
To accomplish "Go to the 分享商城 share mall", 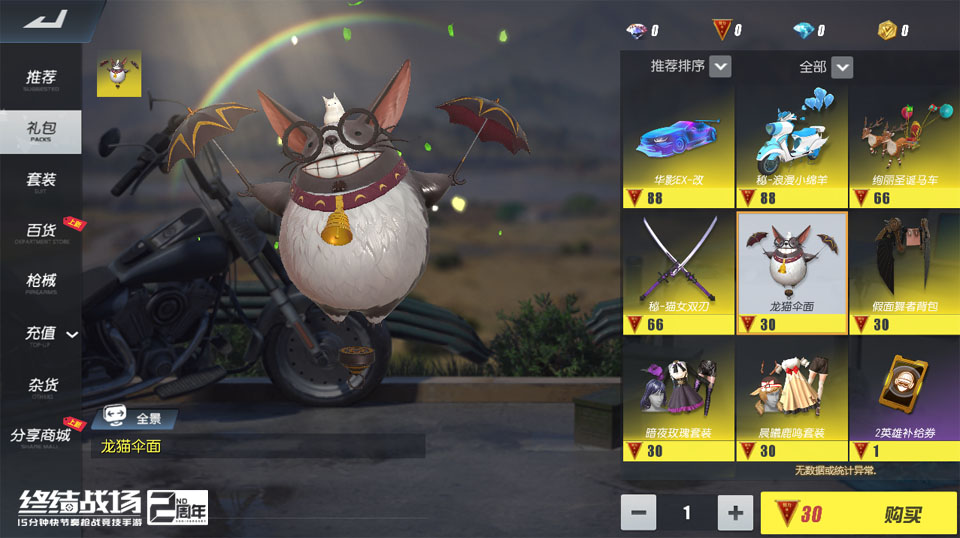I will click(41, 437).
